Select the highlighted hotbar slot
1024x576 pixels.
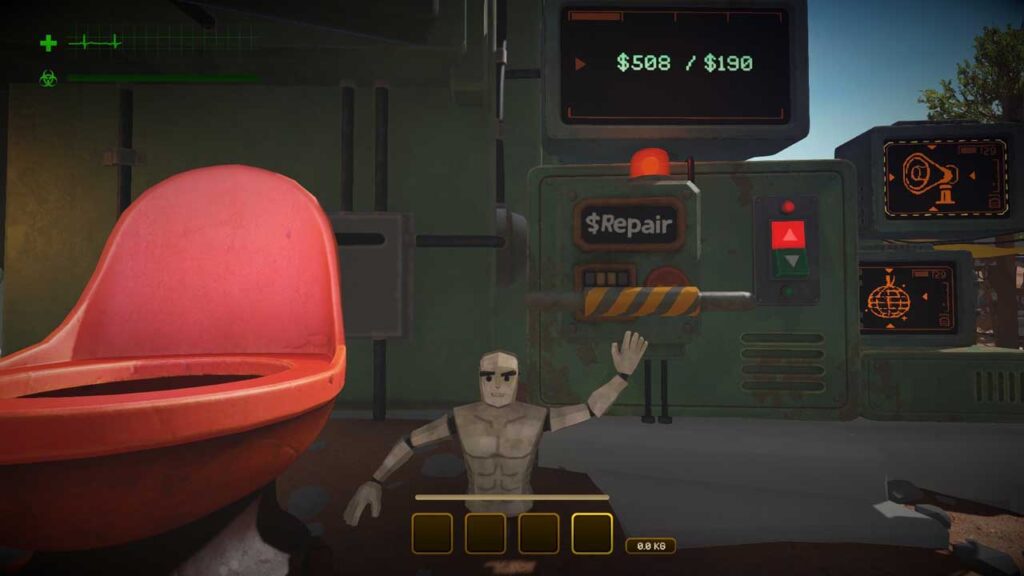point(592,533)
